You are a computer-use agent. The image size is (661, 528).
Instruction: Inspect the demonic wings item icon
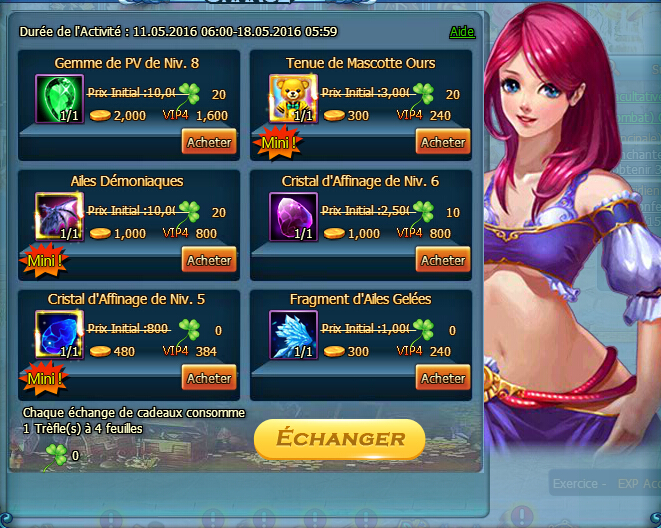[x=59, y=217]
